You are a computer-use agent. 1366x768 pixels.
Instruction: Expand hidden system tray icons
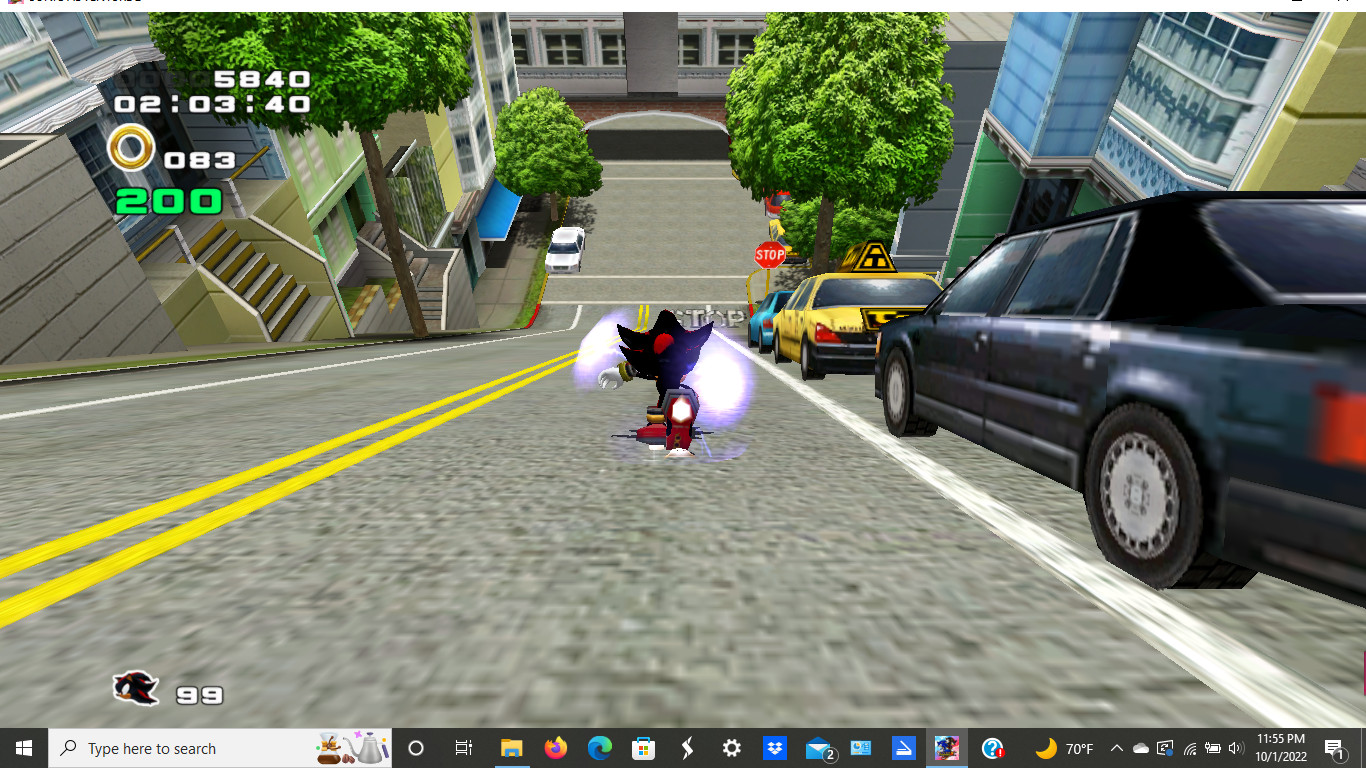pos(1118,748)
